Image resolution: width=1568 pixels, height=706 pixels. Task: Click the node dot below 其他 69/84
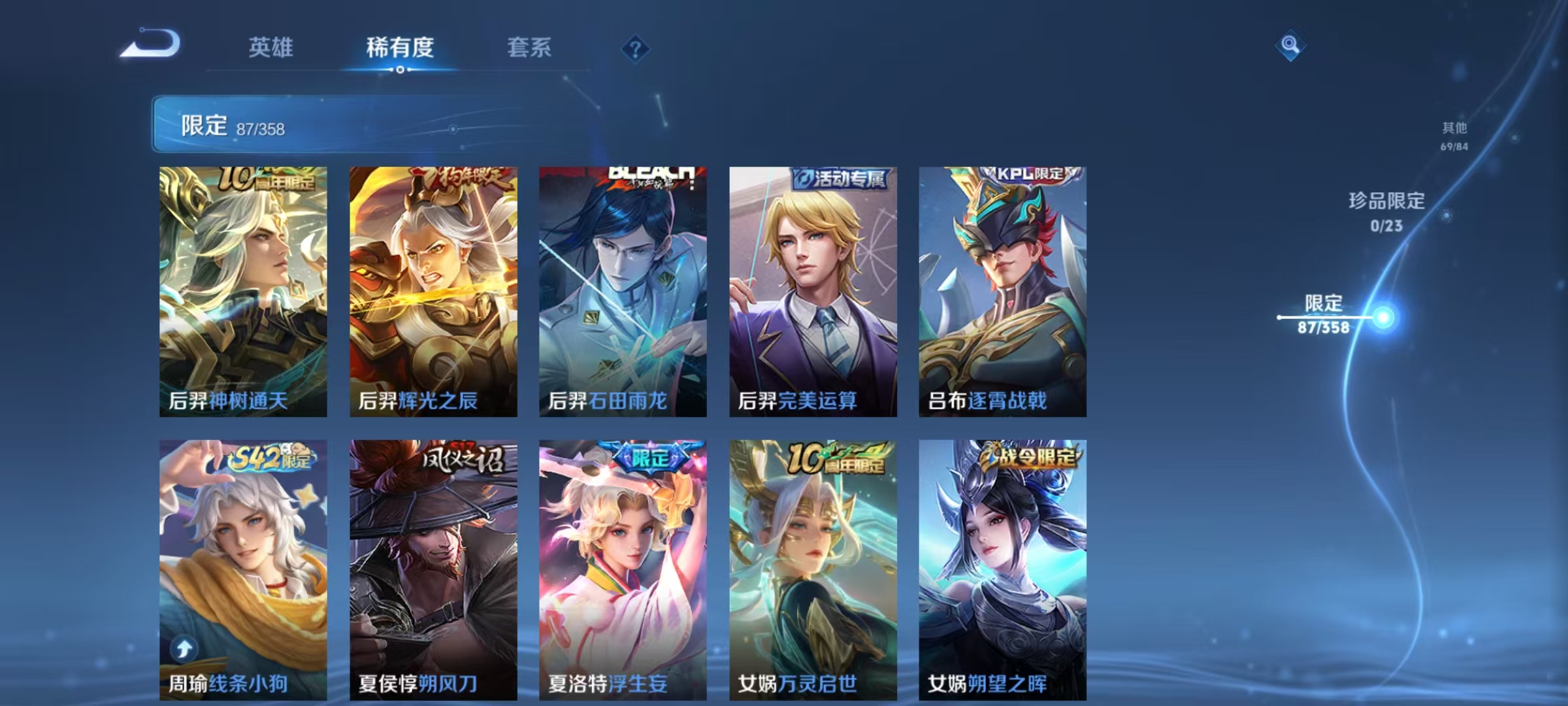(1515, 138)
